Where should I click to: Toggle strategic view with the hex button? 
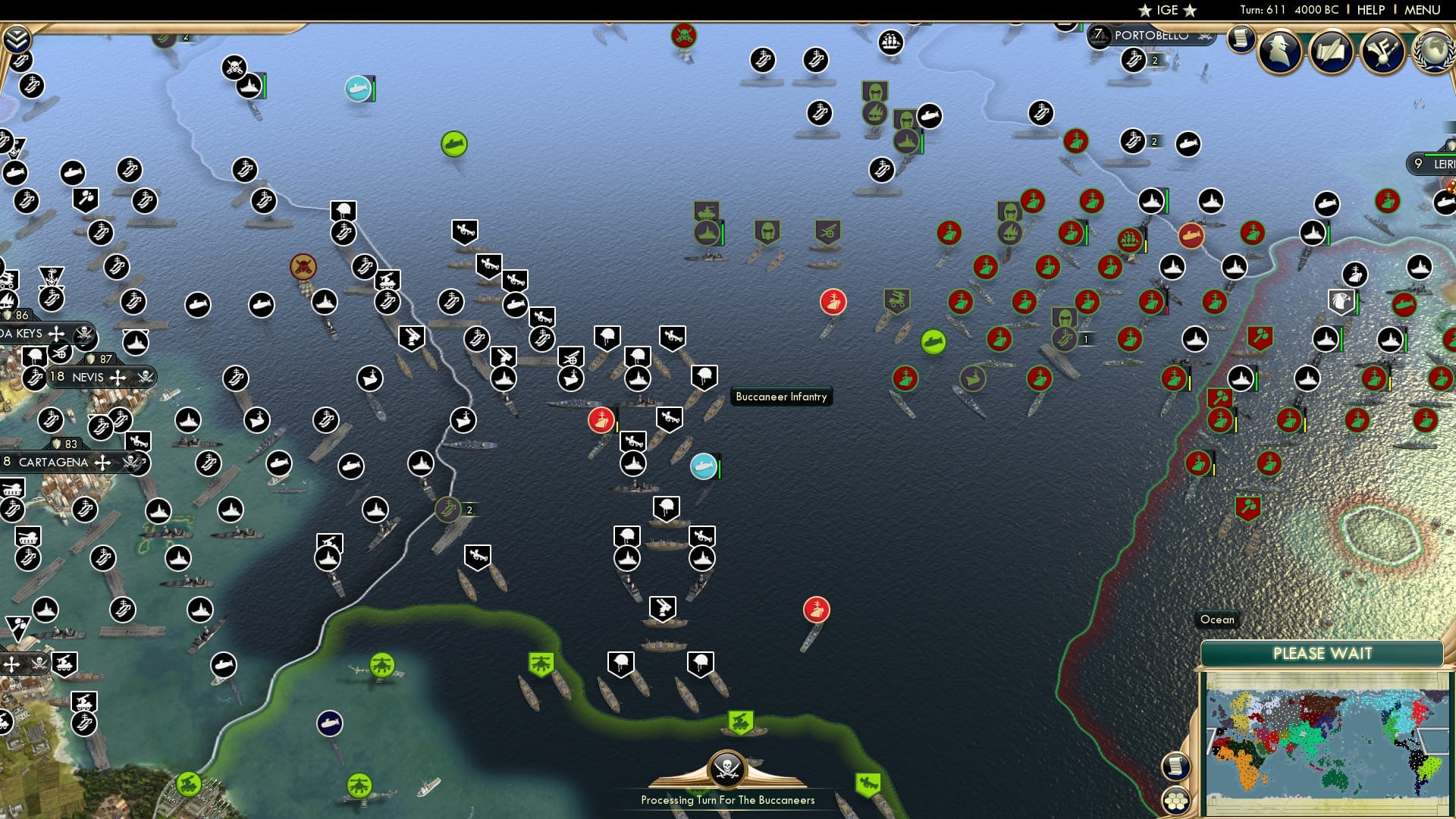pyautogui.click(x=1175, y=801)
